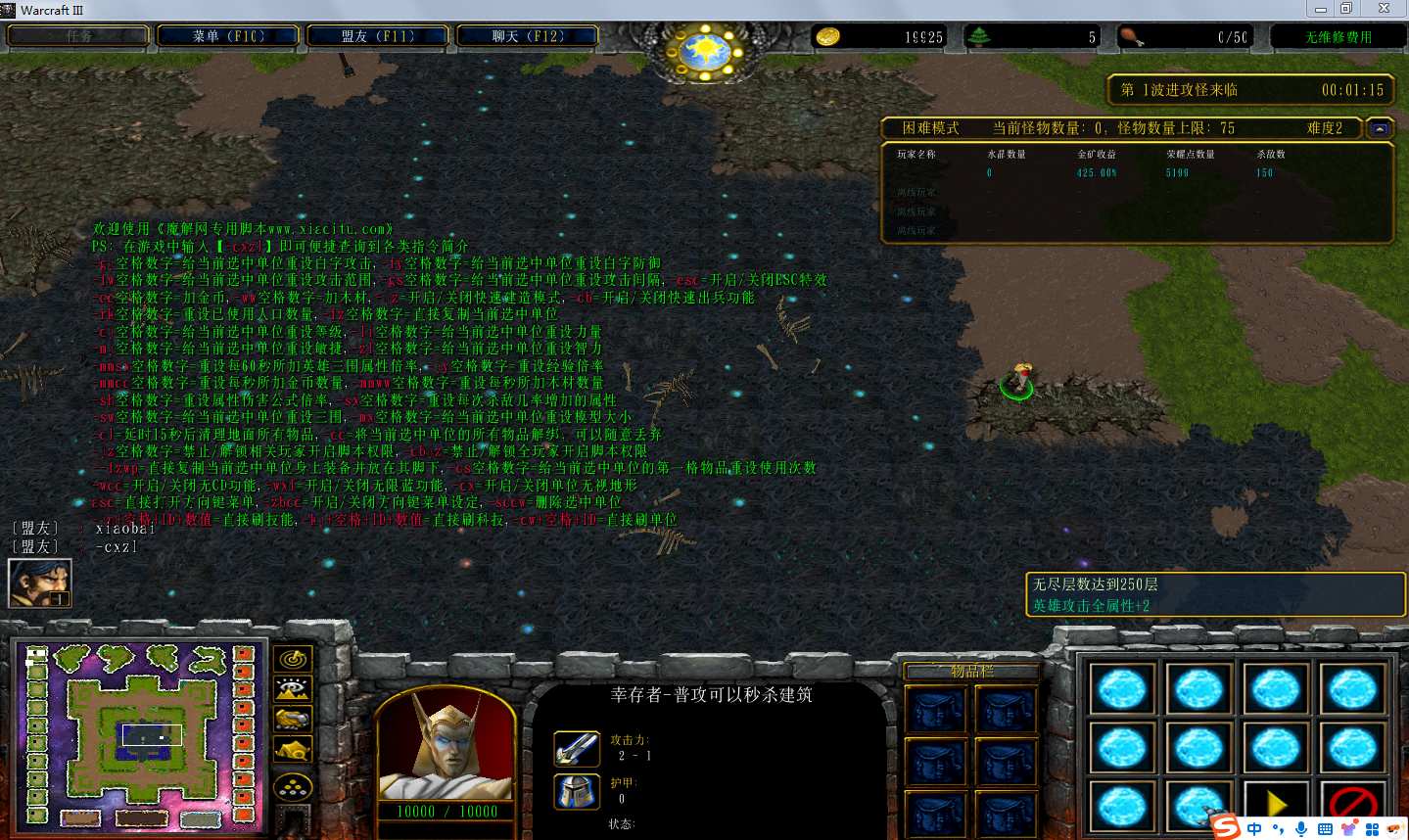Click the sword attack damage icon
The width and height of the screenshot is (1409, 840).
(577, 749)
